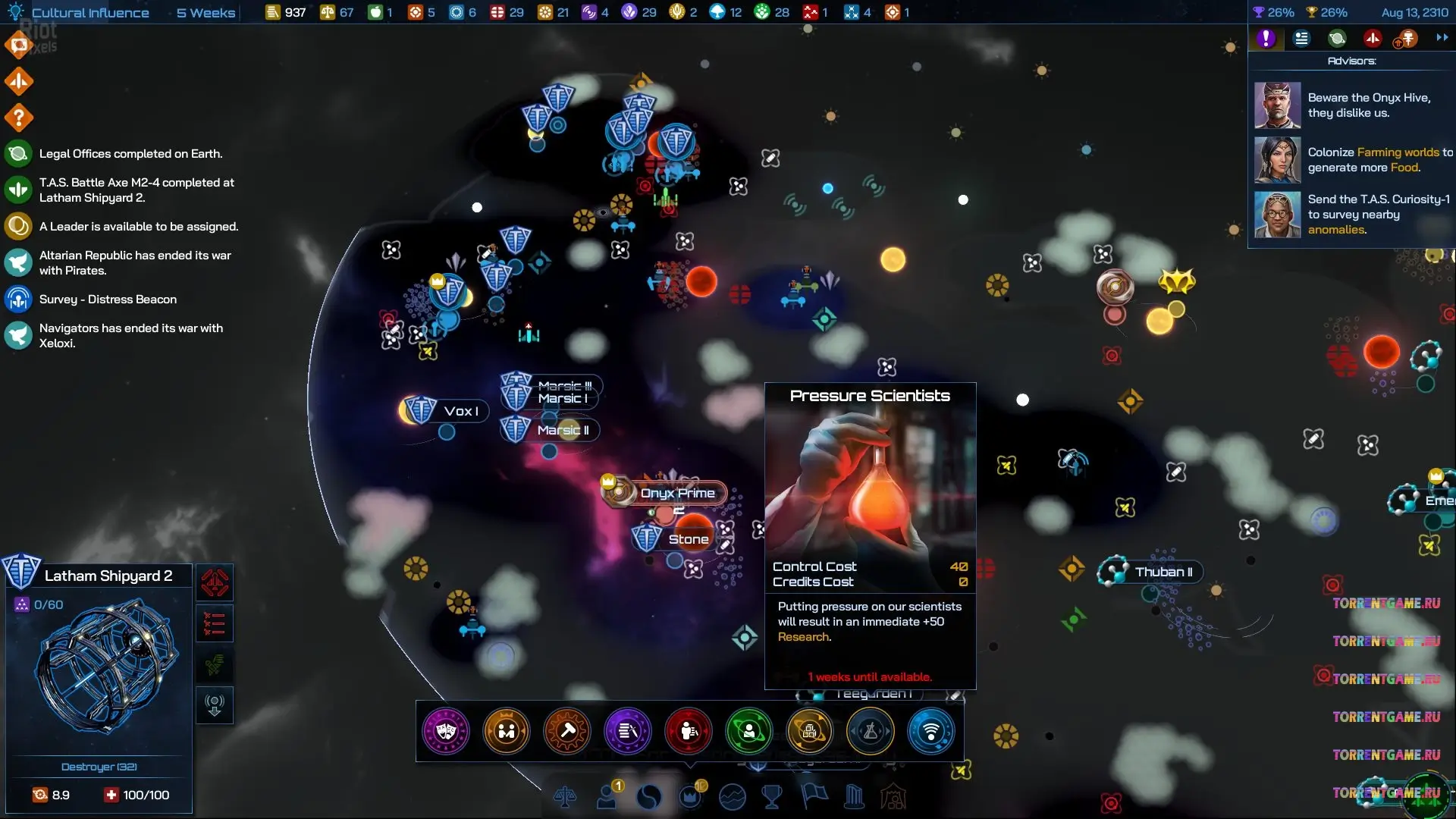Choose the orange handshake executive order
This screenshot has width=1456, height=819.
point(507,731)
